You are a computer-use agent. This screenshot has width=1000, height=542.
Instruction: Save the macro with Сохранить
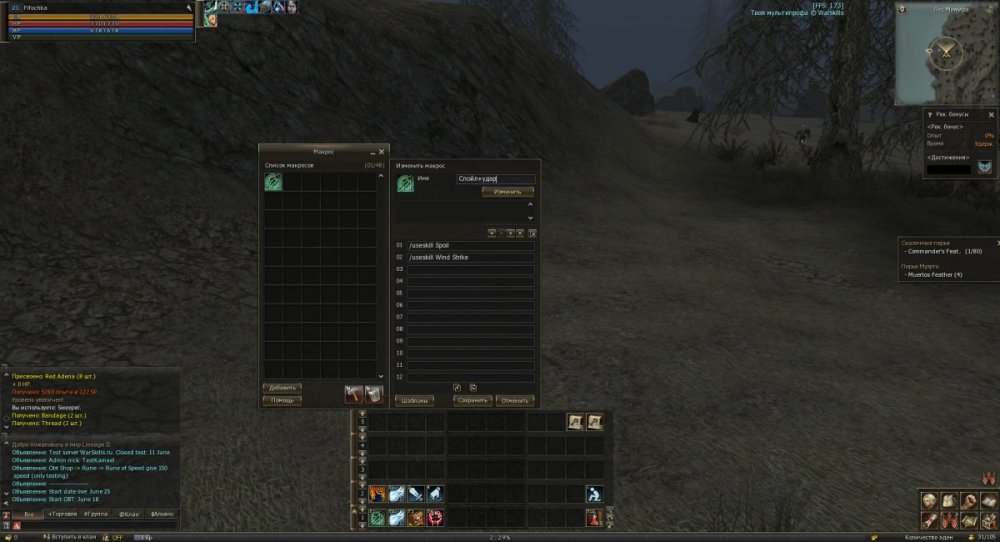tap(472, 400)
